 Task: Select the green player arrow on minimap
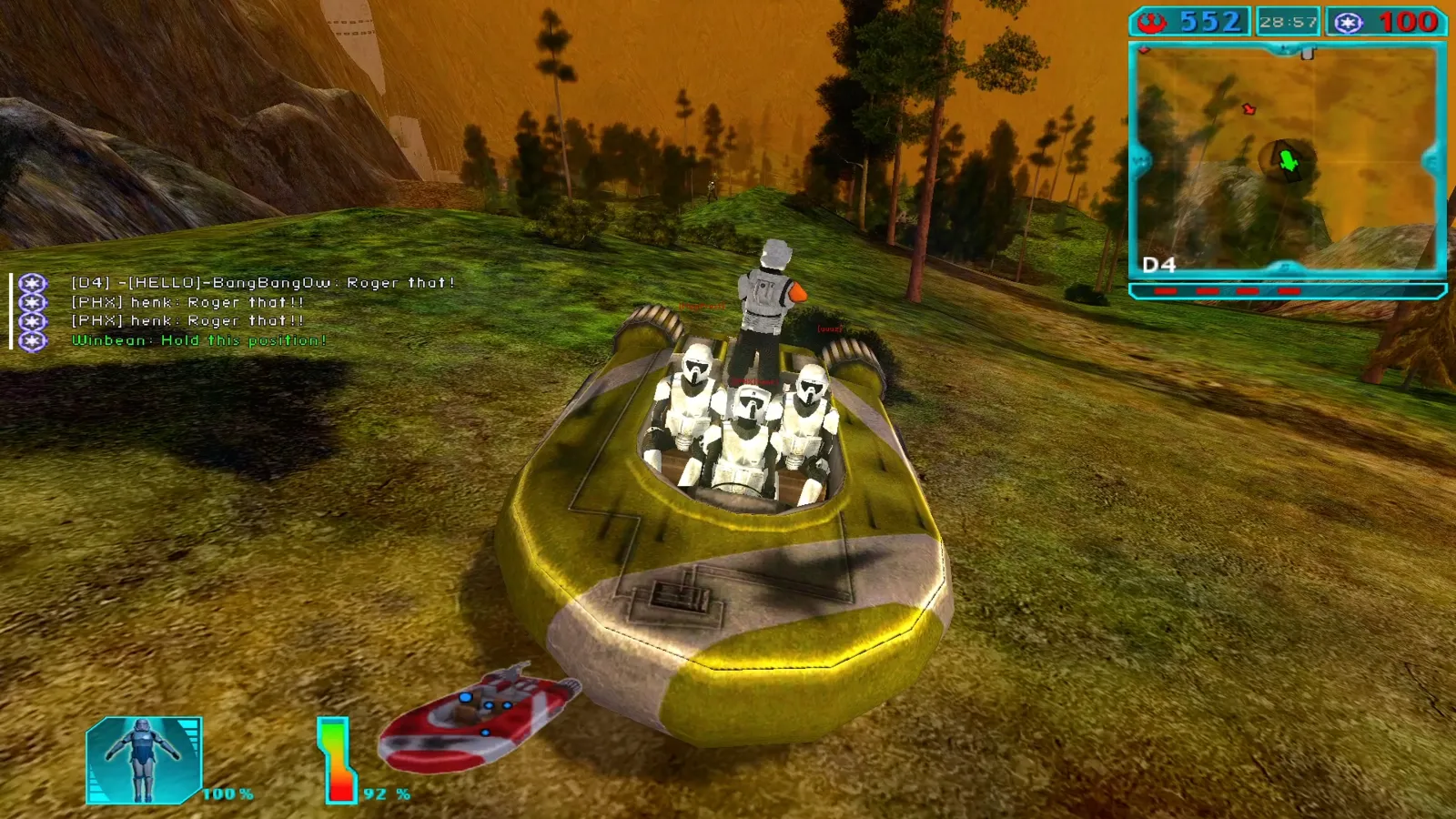[x=1288, y=162]
